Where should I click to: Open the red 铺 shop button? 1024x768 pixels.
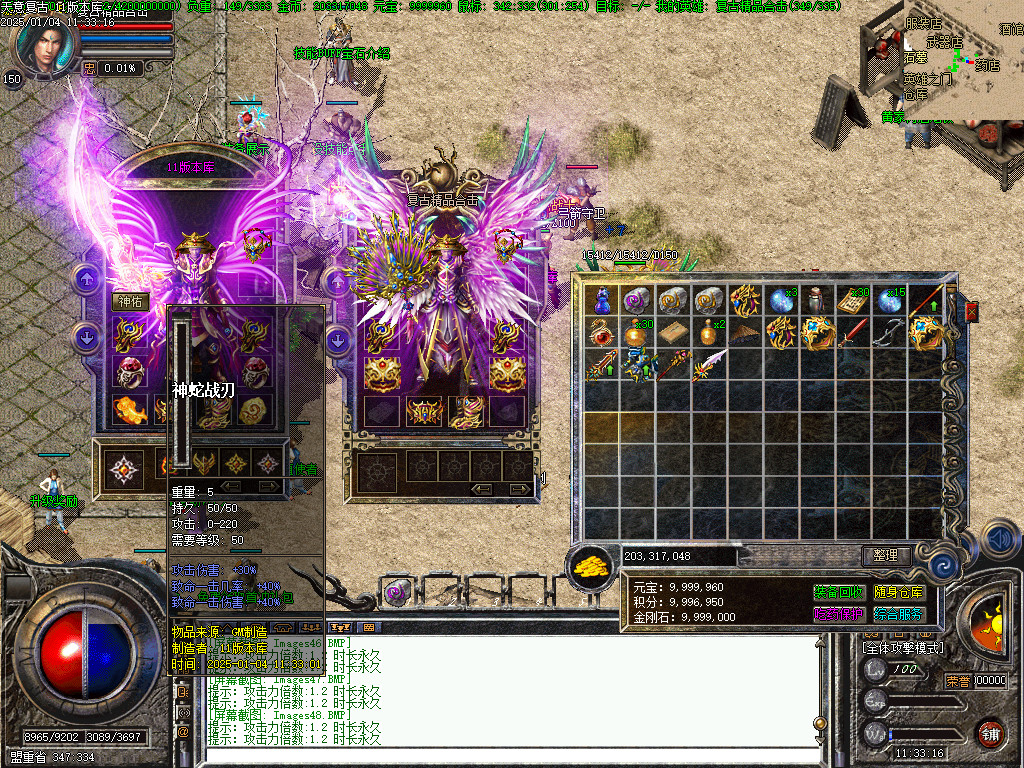click(990, 733)
